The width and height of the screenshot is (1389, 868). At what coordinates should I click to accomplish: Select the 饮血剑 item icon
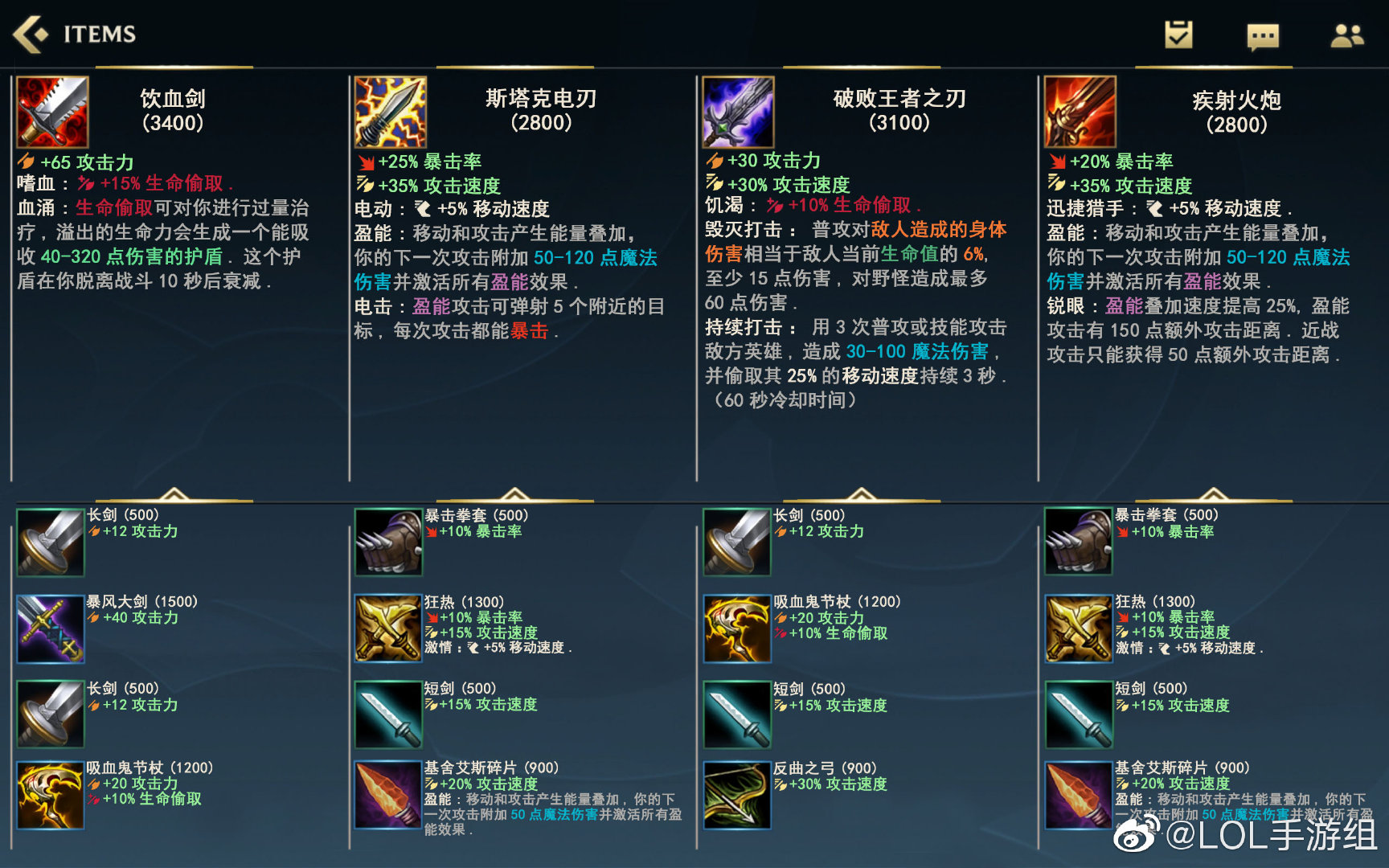53,113
